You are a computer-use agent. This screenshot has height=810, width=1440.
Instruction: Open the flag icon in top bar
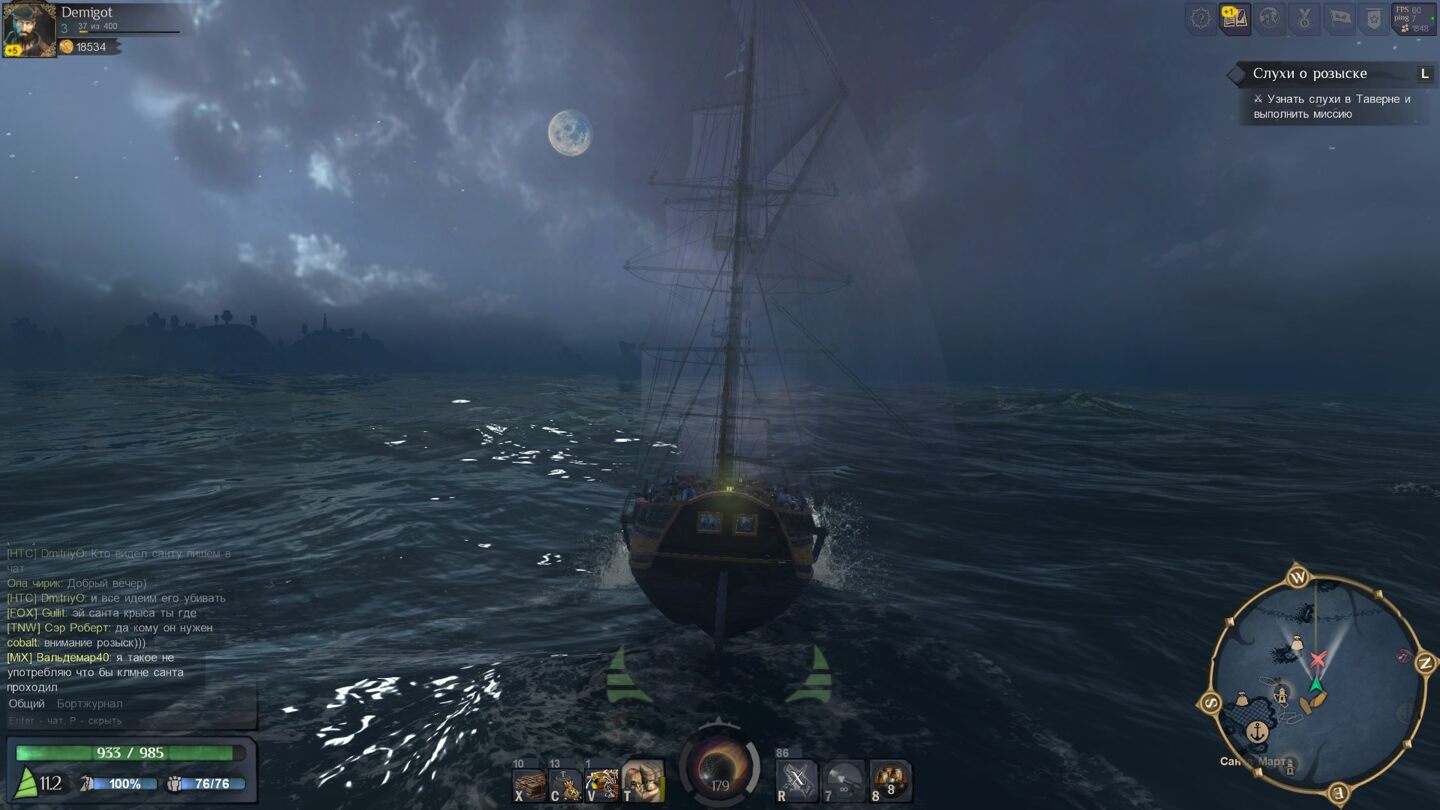tap(1340, 19)
